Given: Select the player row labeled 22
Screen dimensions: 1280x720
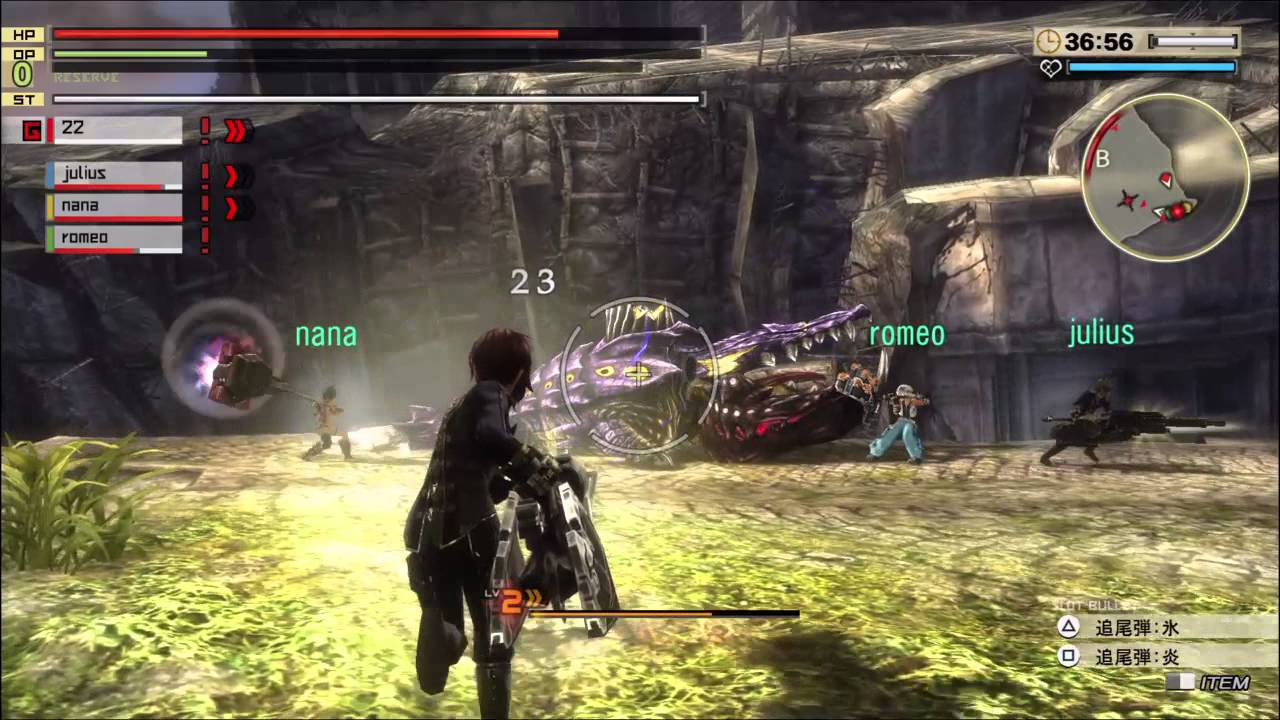Looking at the screenshot, I should [114, 129].
